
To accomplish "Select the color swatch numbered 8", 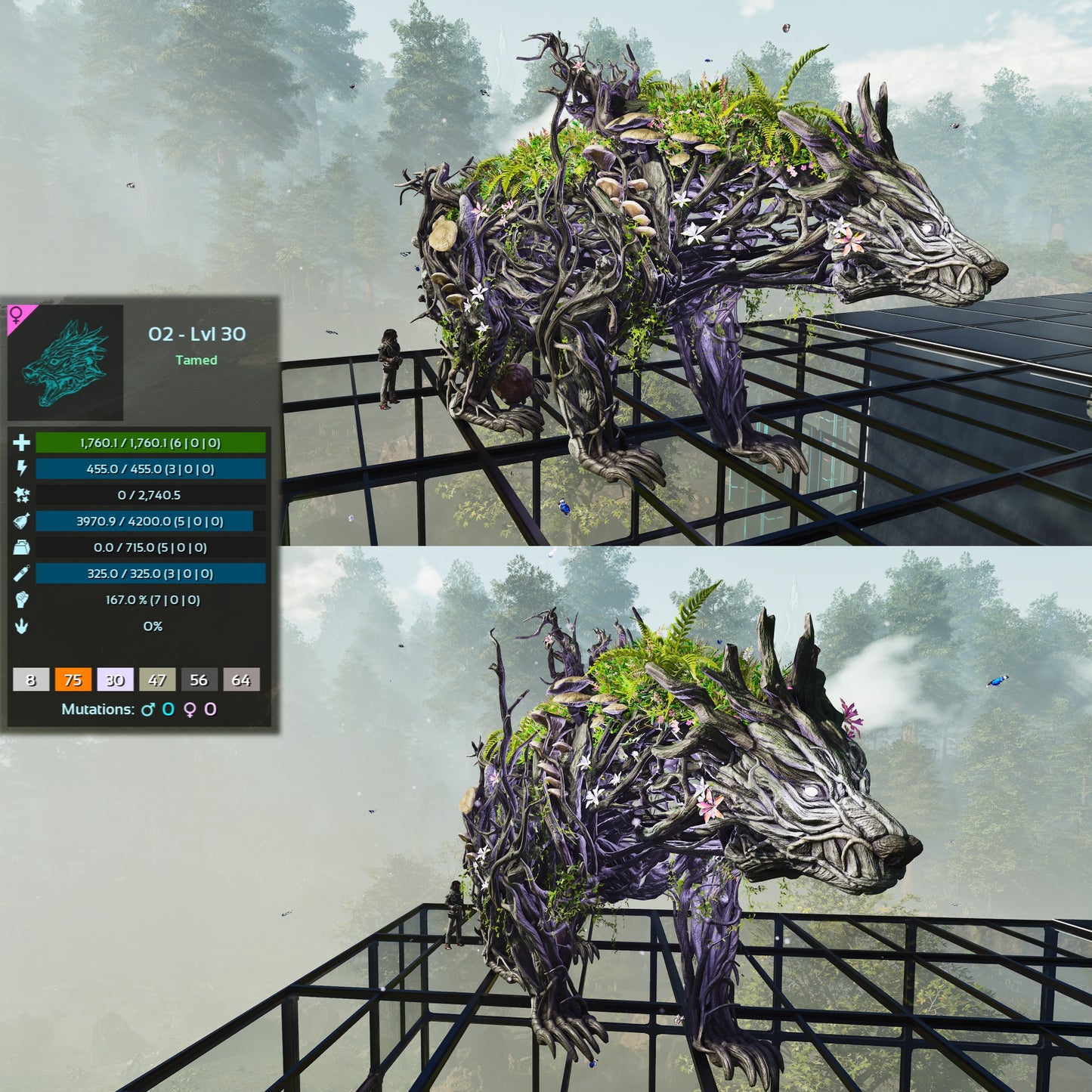I will pos(31,679).
